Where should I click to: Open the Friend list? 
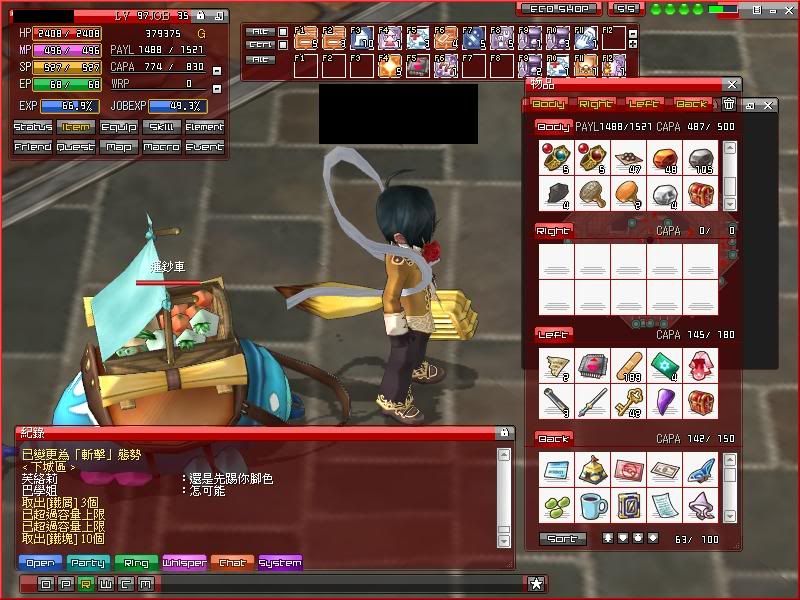(x=33, y=147)
